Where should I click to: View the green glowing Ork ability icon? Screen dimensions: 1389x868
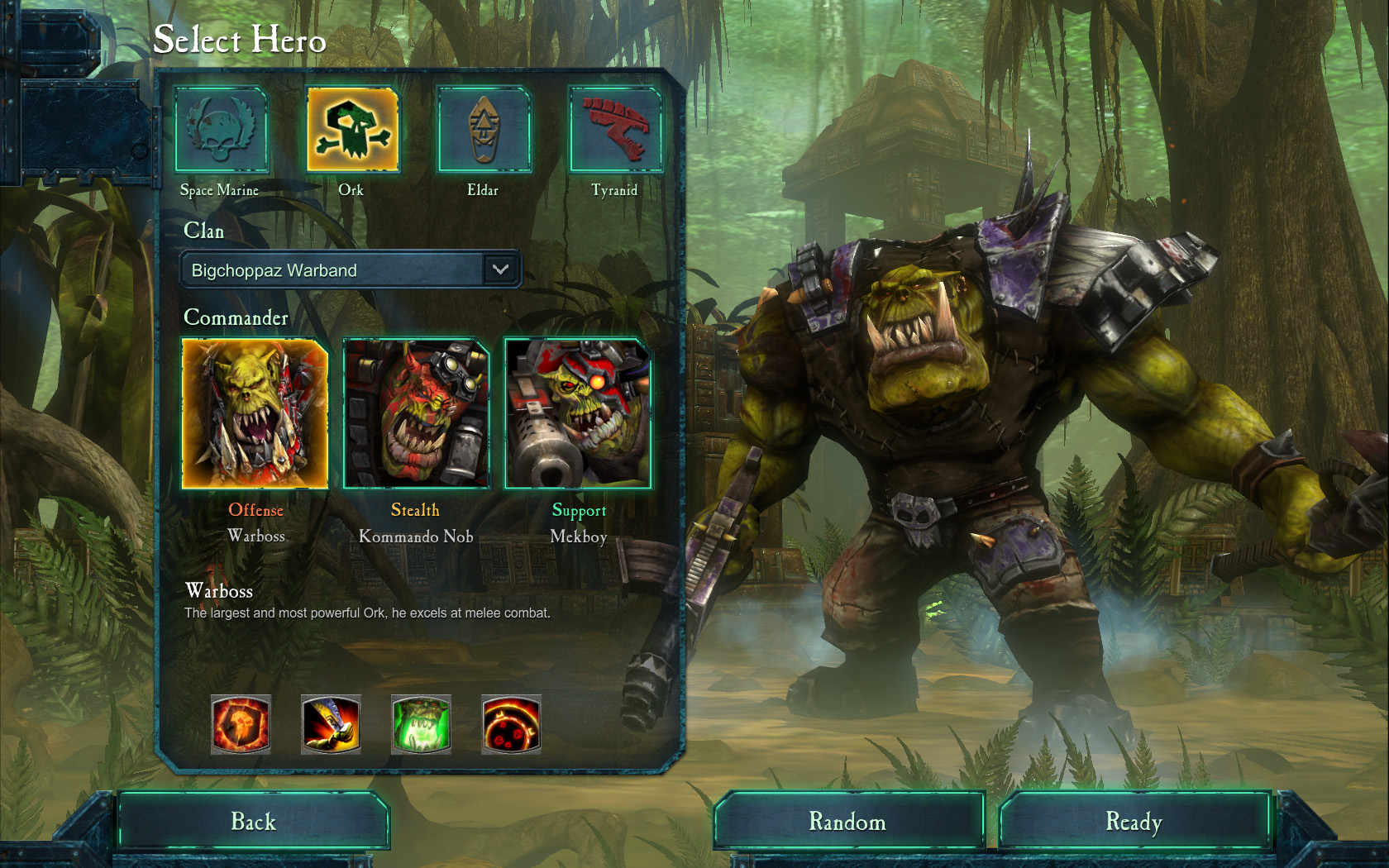coord(421,724)
